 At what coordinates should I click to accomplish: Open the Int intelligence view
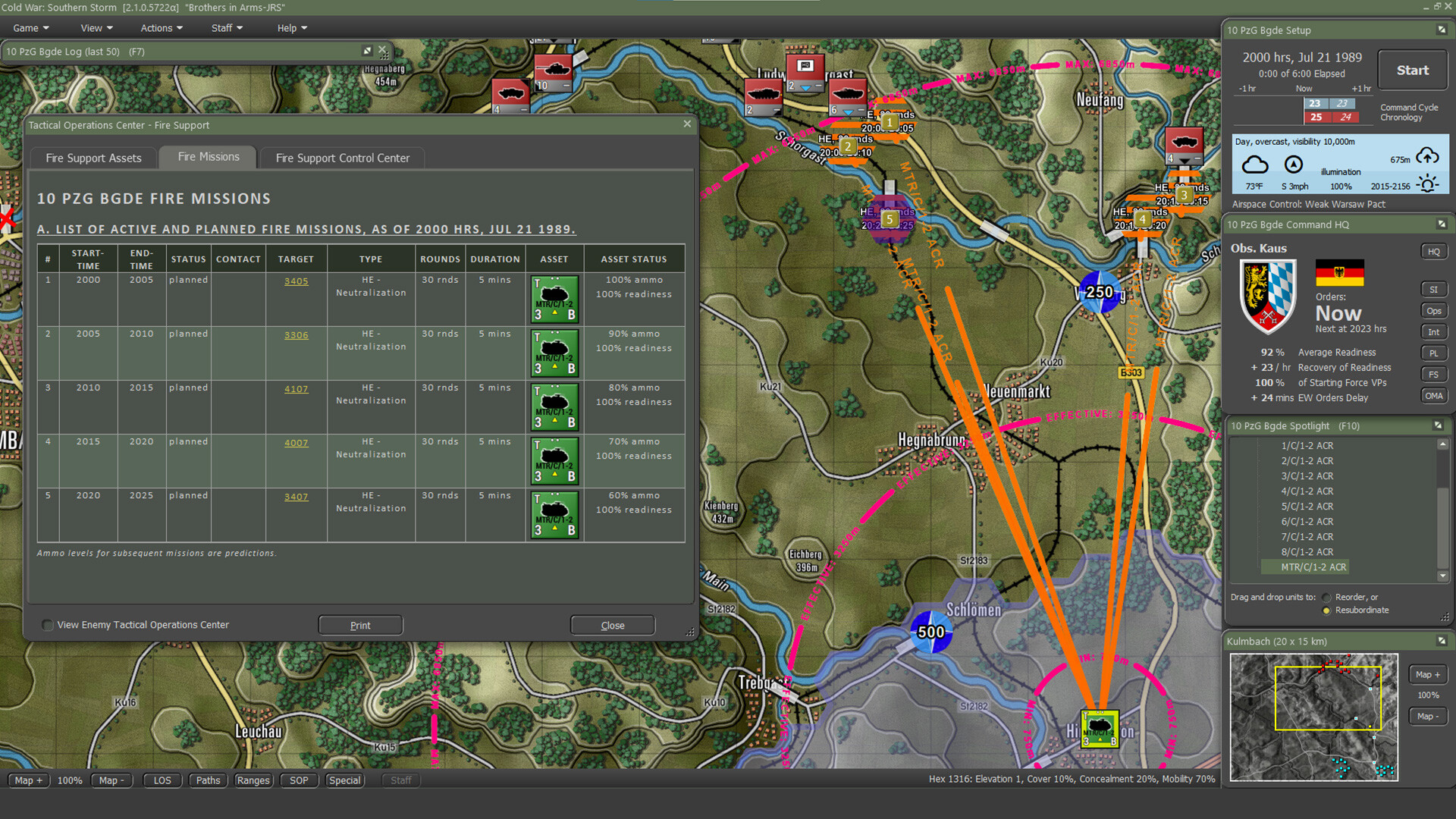pyautogui.click(x=1434, y=331)
